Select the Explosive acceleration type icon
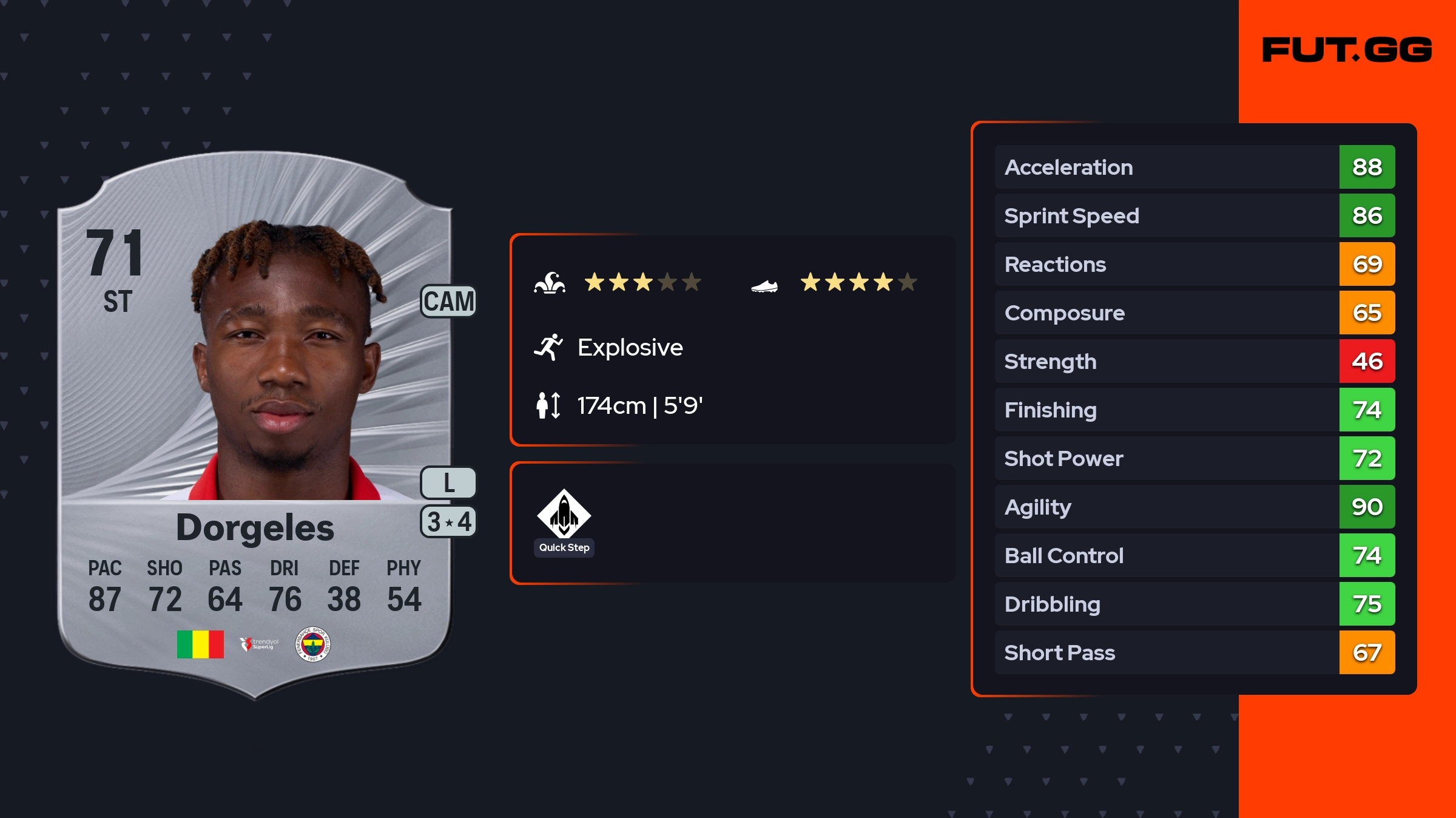This screenshot has width=1456, height=818. click(x=548, y=347)
